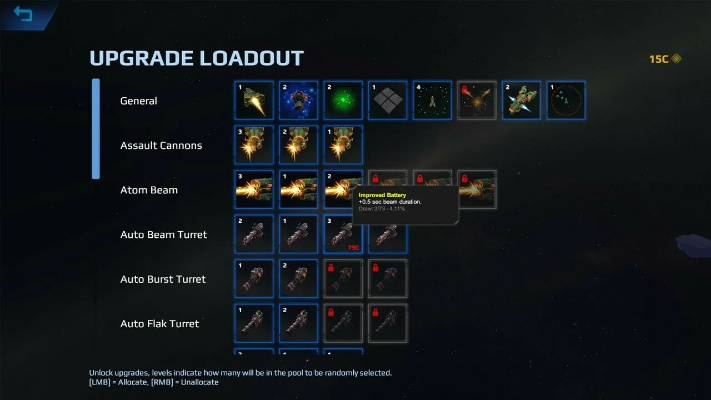The height and width of the screenshot is (400, 711).
Task: Choose the blue nebula turret General upgrade
Action: tap(298, 100)
